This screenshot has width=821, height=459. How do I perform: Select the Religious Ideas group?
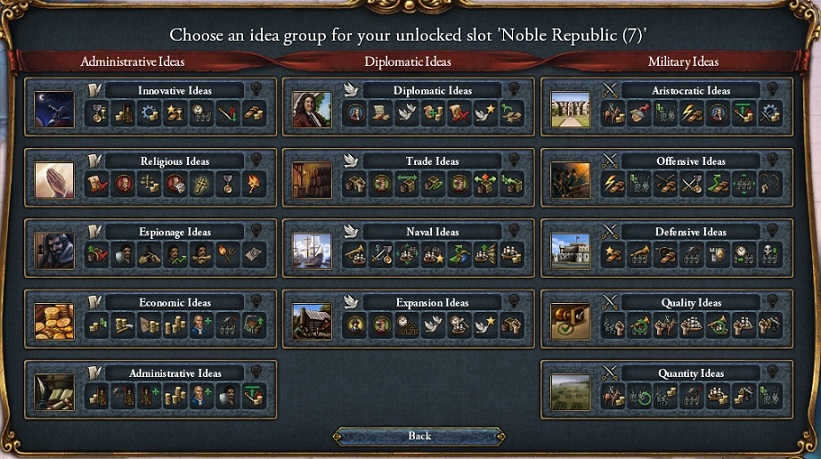[175, 161]
